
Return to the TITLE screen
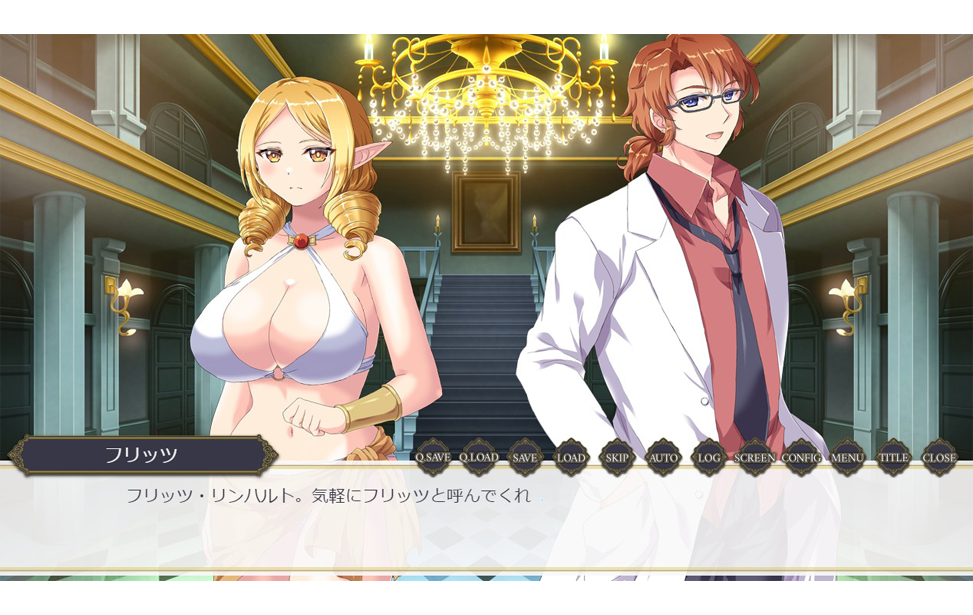[x=893, y=458]
